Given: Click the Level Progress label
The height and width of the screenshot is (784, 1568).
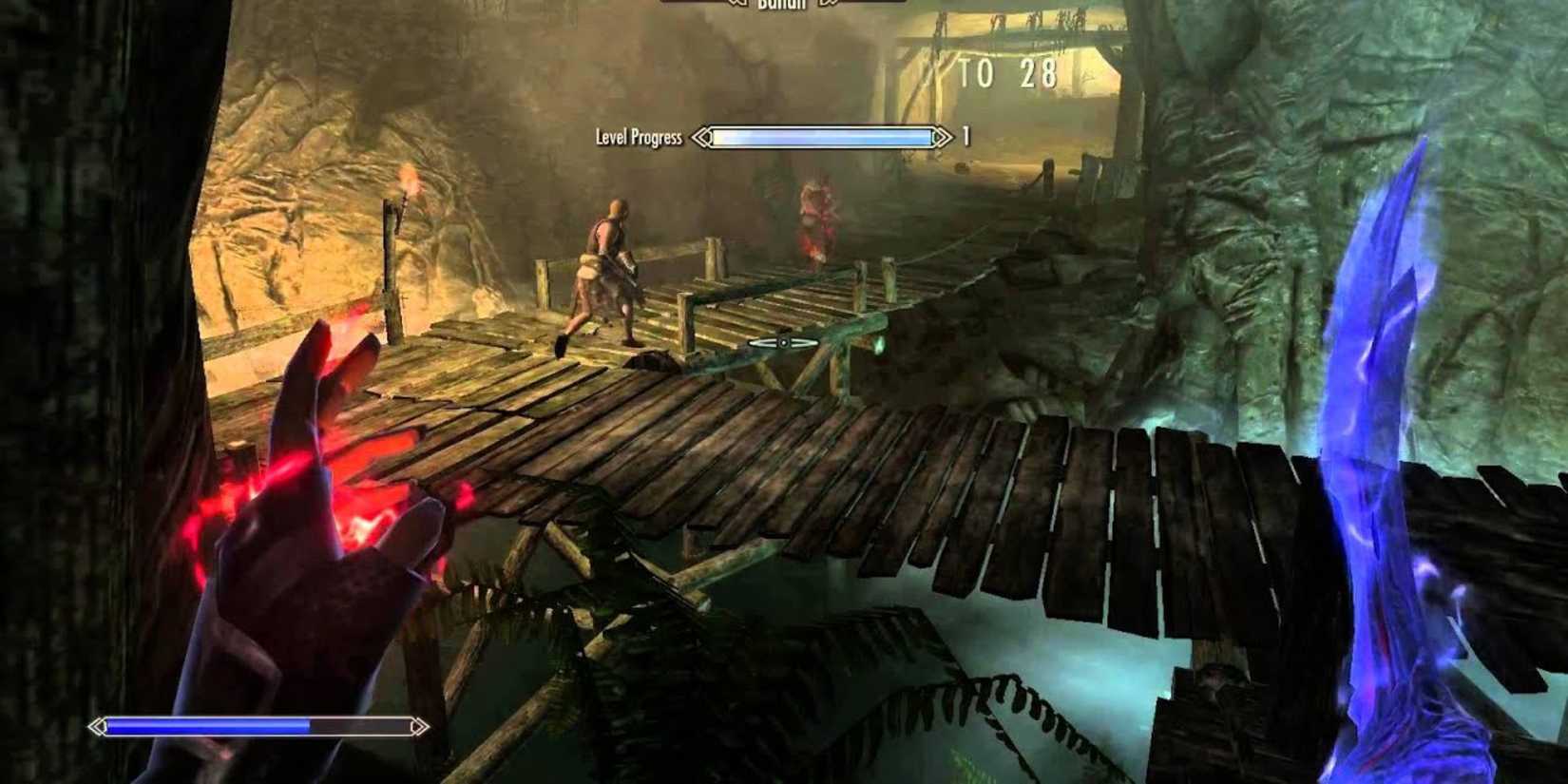Looking at the screenshot, I should pos(639,136).
